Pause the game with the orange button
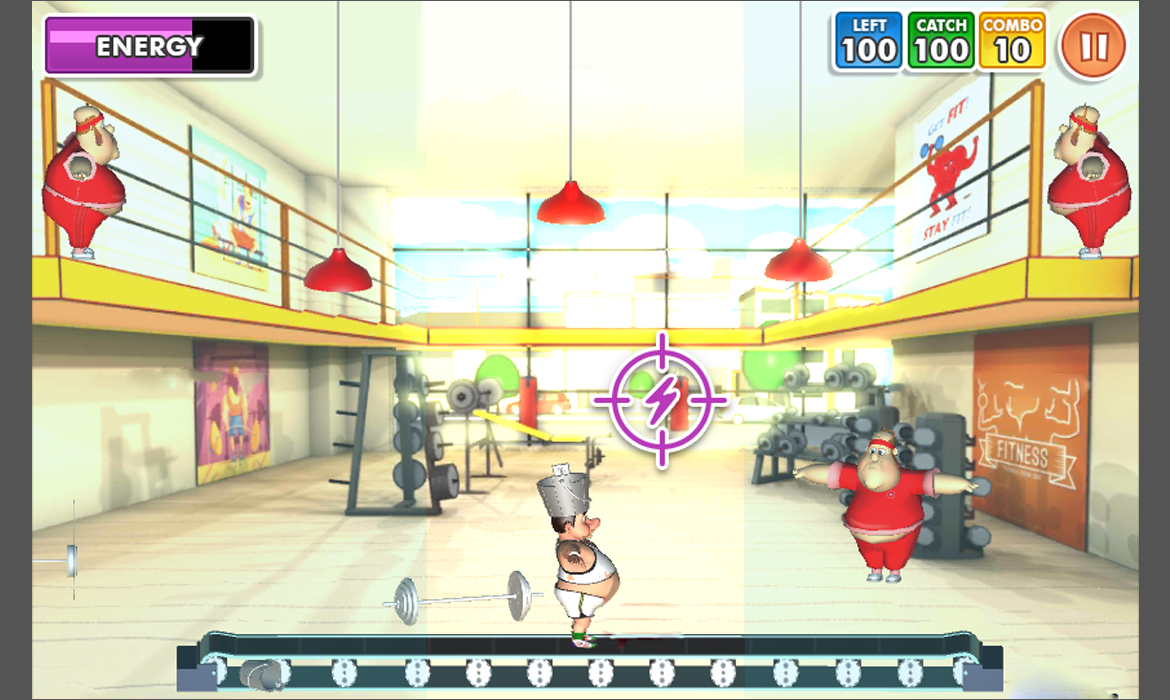1170x700 pixels. pyautogui.click(x=1094, y=46)
